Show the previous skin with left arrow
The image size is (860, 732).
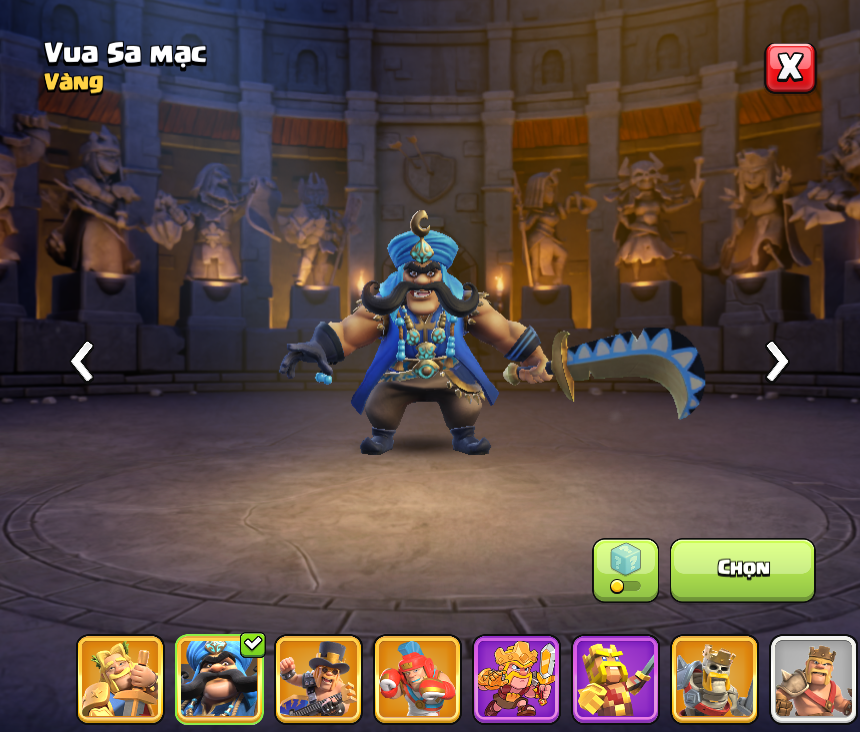pos(82,361)
